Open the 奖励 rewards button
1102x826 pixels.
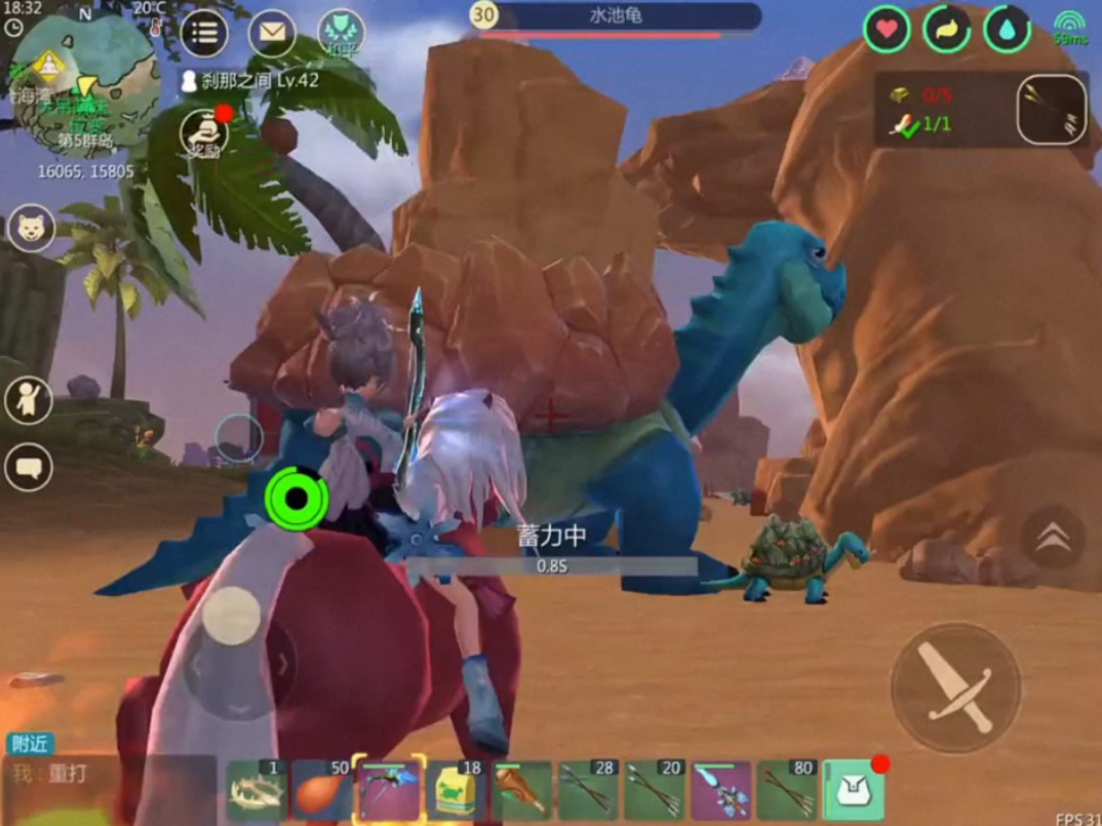[203, 133]
